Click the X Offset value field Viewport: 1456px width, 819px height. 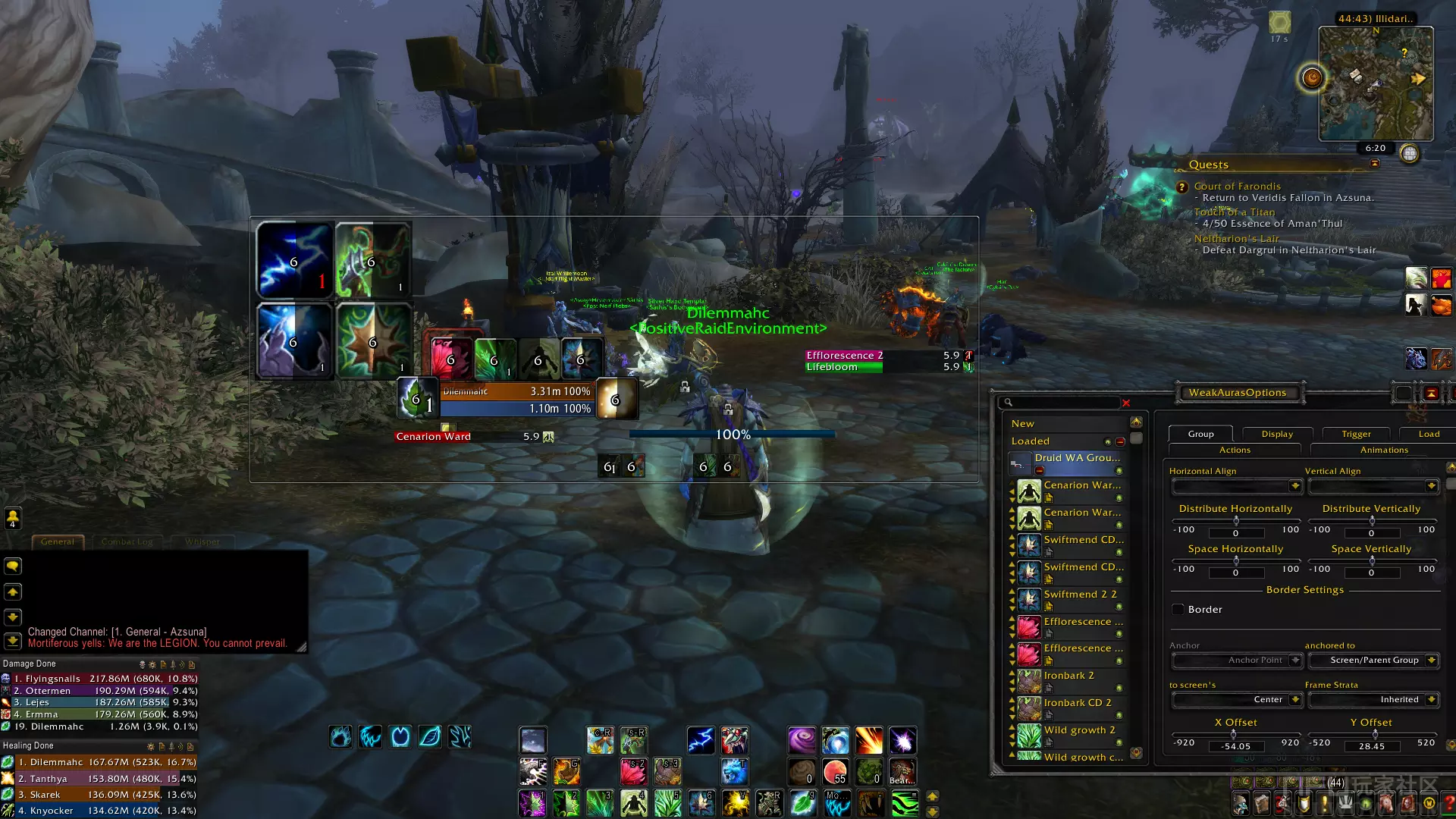pyautogui.click(x=1235, y=747)
